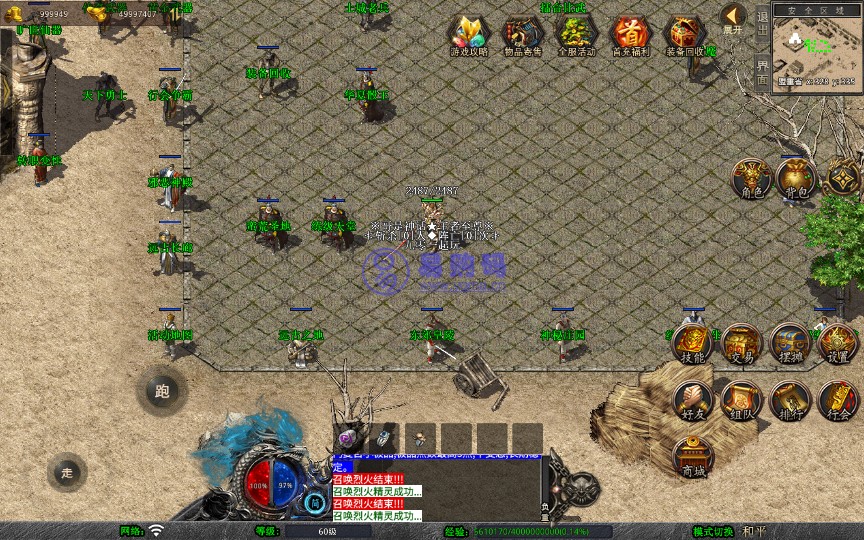
Task: Open the 设置 settings menu
Action: (838, 343)
